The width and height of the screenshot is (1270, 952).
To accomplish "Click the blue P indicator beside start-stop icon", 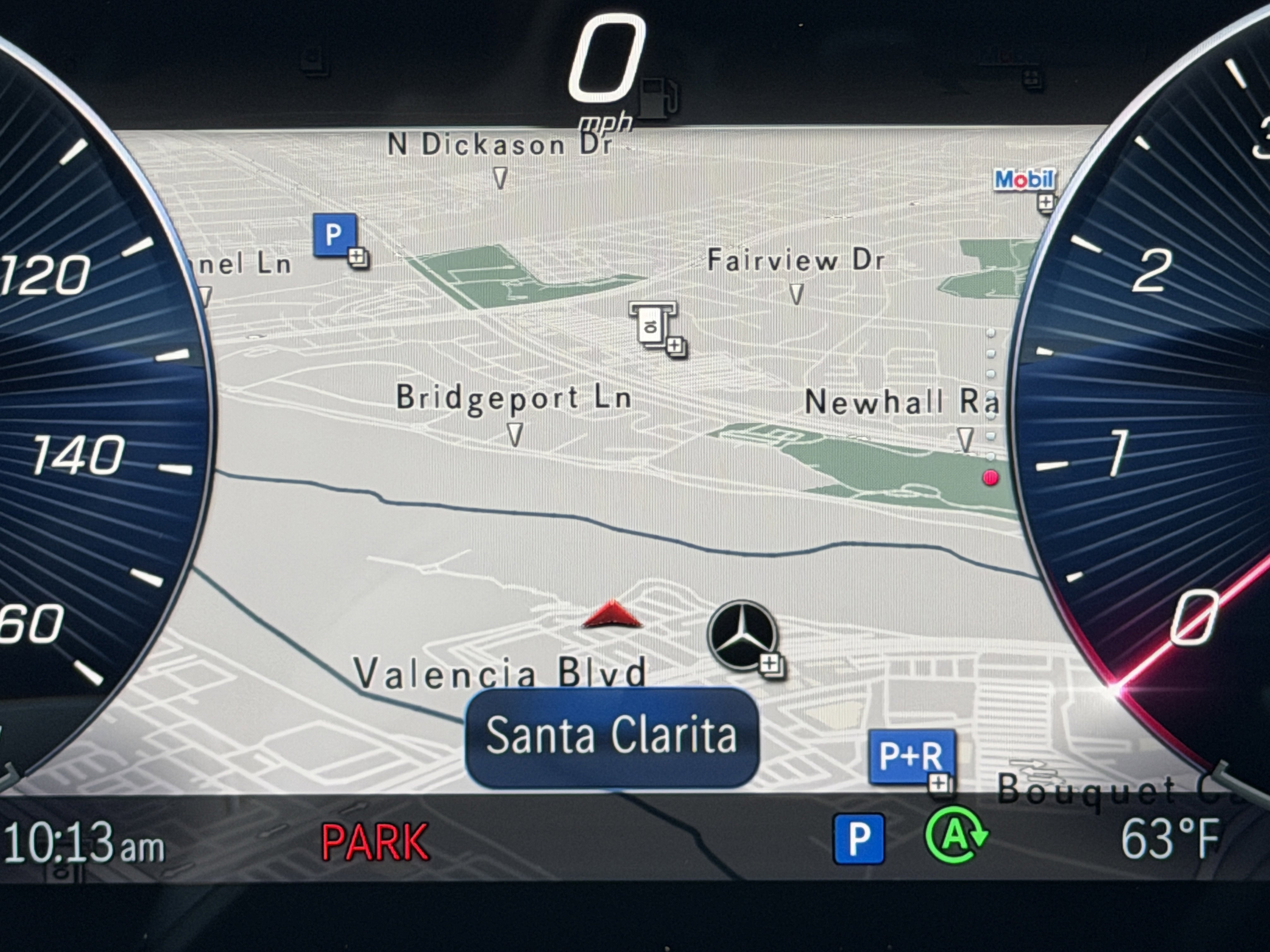I will pos(858,839).
